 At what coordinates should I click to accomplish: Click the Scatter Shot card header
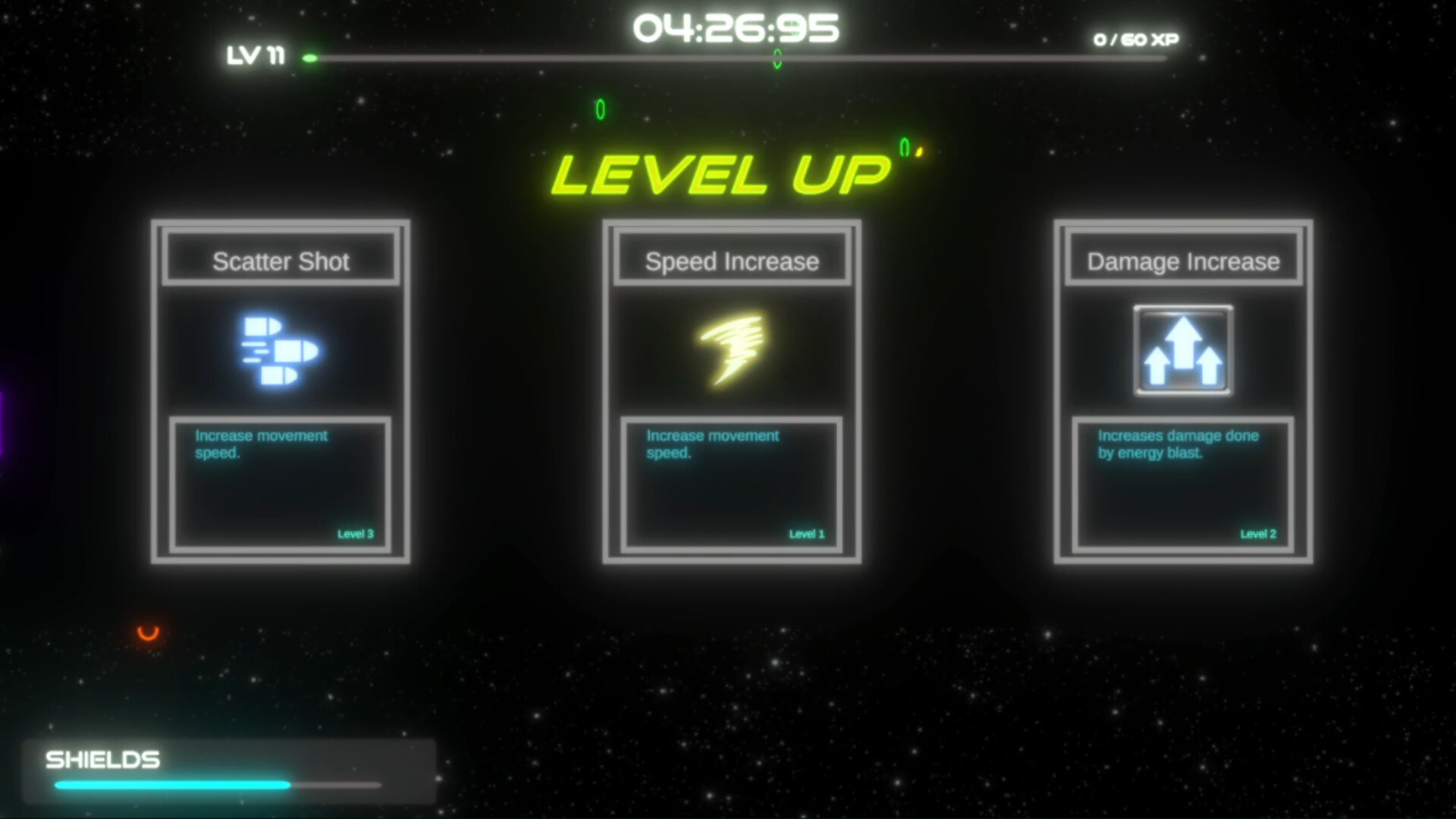281,261
